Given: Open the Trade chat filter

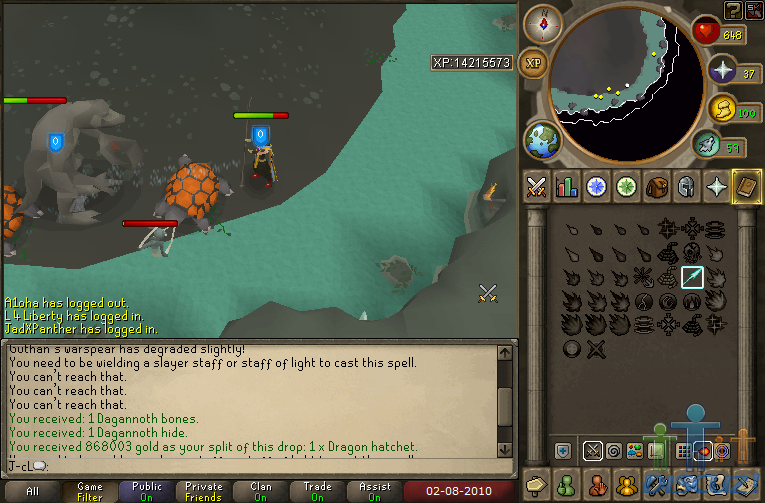Looking at the screenshot, I should [x=318, y=491].
